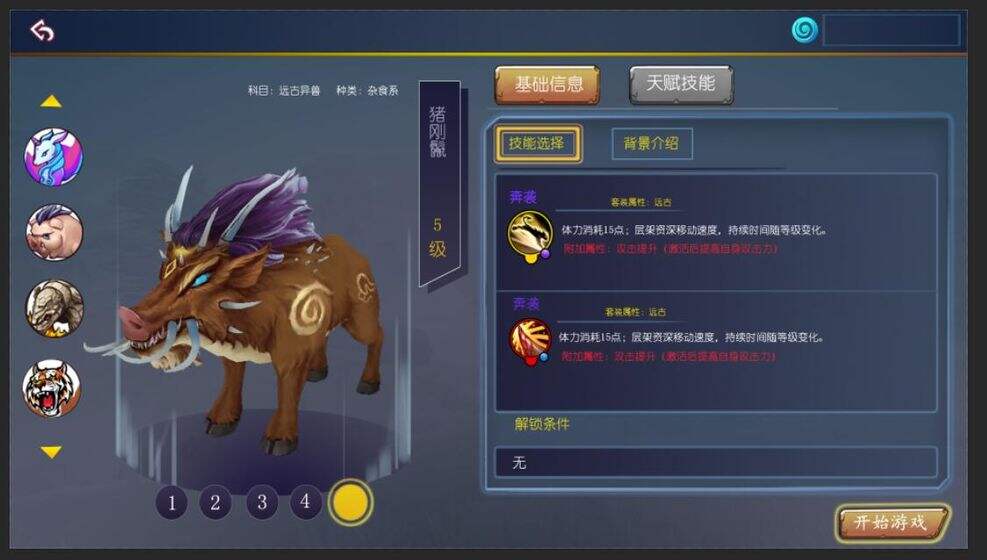The height and width of the screenshot is (560, 987).
Task: Select the roaring tiger portrait
Action: click(52, 388)
